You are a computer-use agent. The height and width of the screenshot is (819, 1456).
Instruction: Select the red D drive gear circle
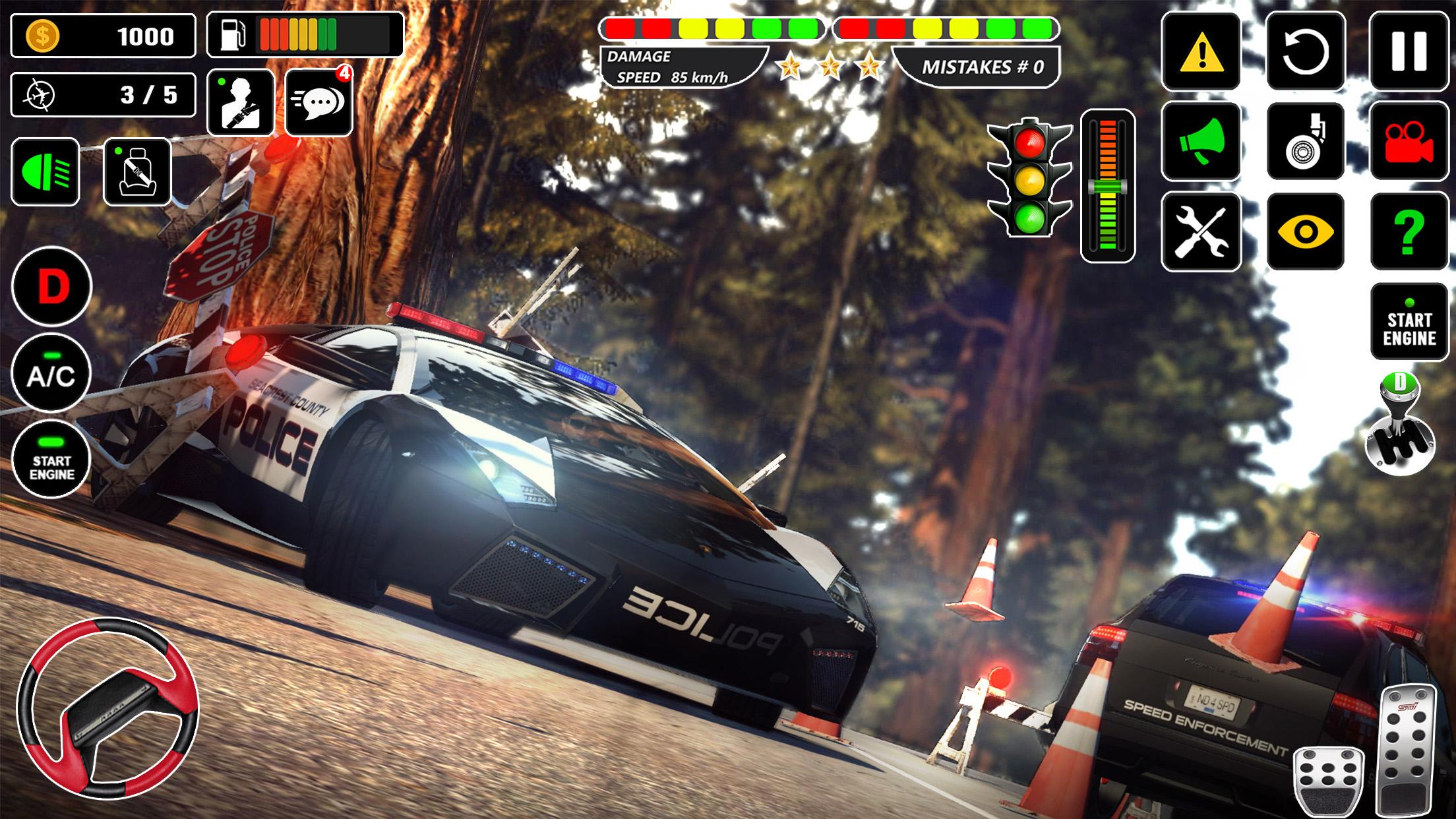click(51, 286)
